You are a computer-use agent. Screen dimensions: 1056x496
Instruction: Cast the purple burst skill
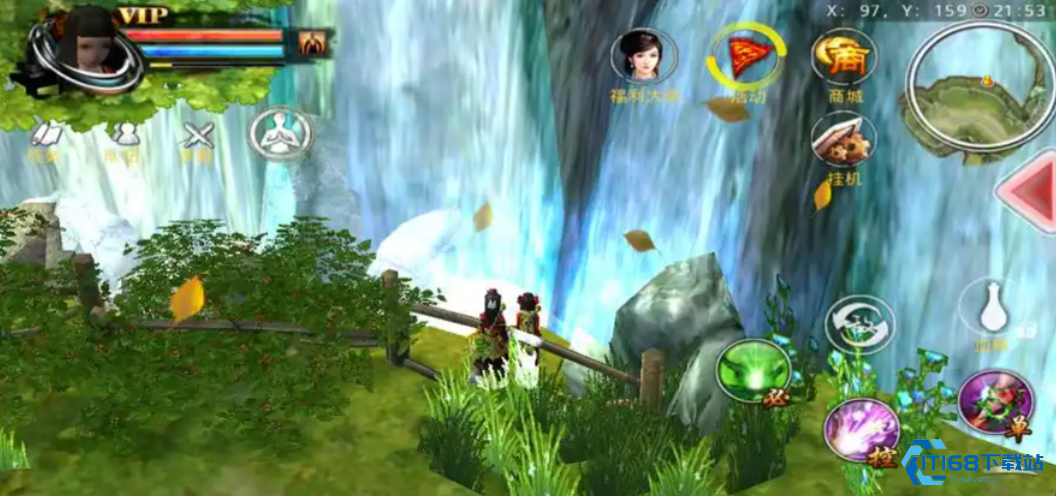click(x=861, y=430)
